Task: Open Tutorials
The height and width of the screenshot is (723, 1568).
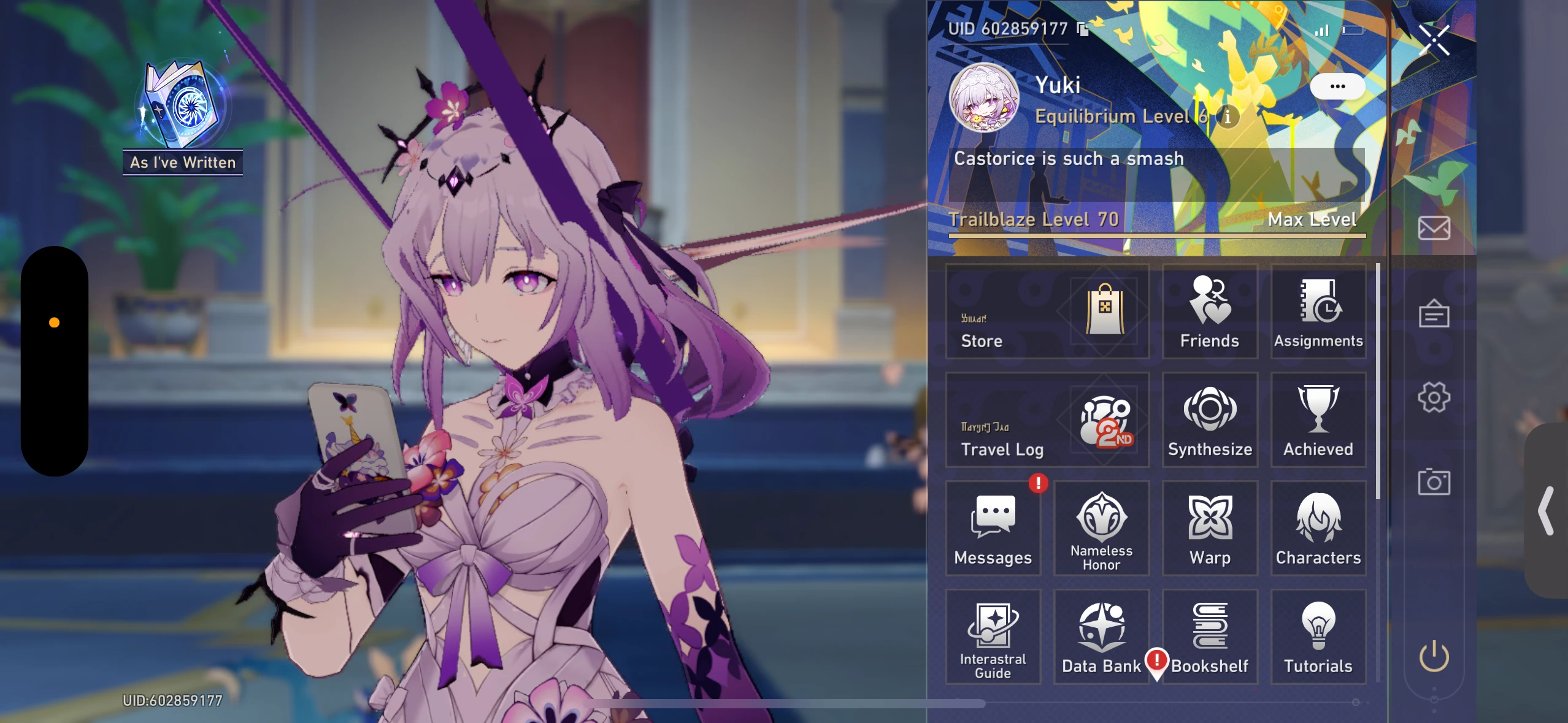Action: [x=1318, y=635]
